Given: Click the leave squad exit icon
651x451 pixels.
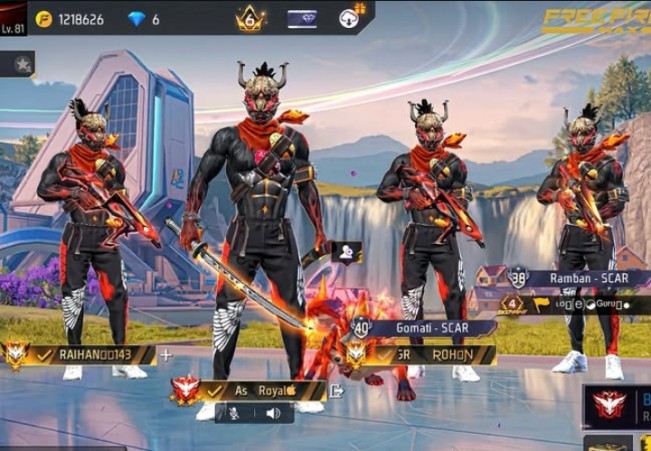Looking at the screenshot, I should point(337,391).
